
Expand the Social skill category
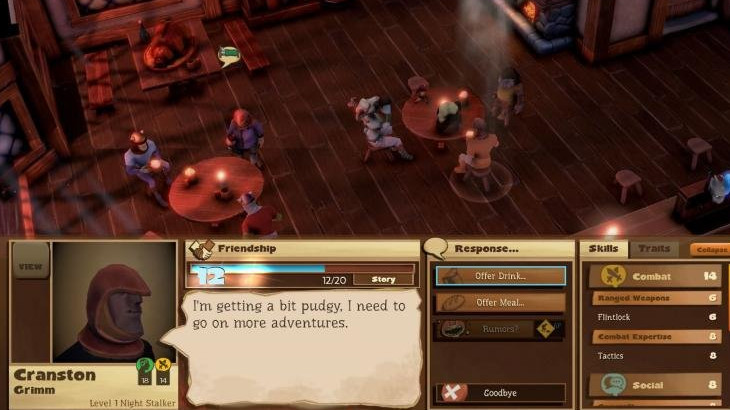[654, 384]
